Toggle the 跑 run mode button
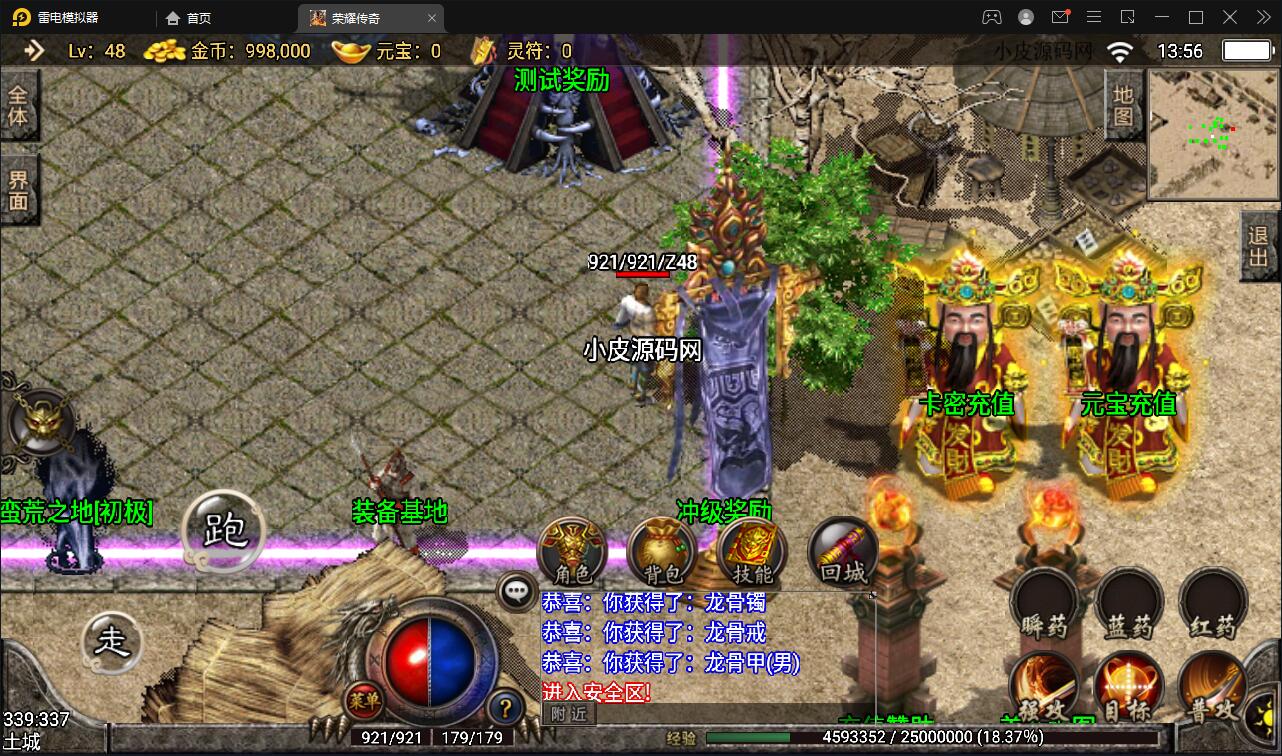This screenshot has width=1282, height=756. tap(224, 530)
